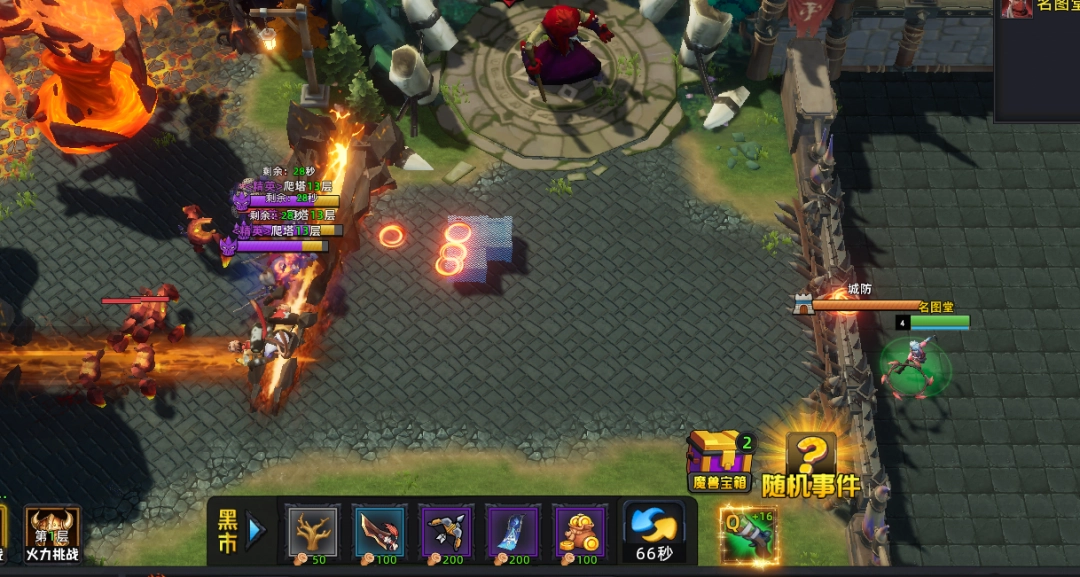Buy the red-feathered dagger item for 100
1080x577 pixels.
tap(380, 530)
